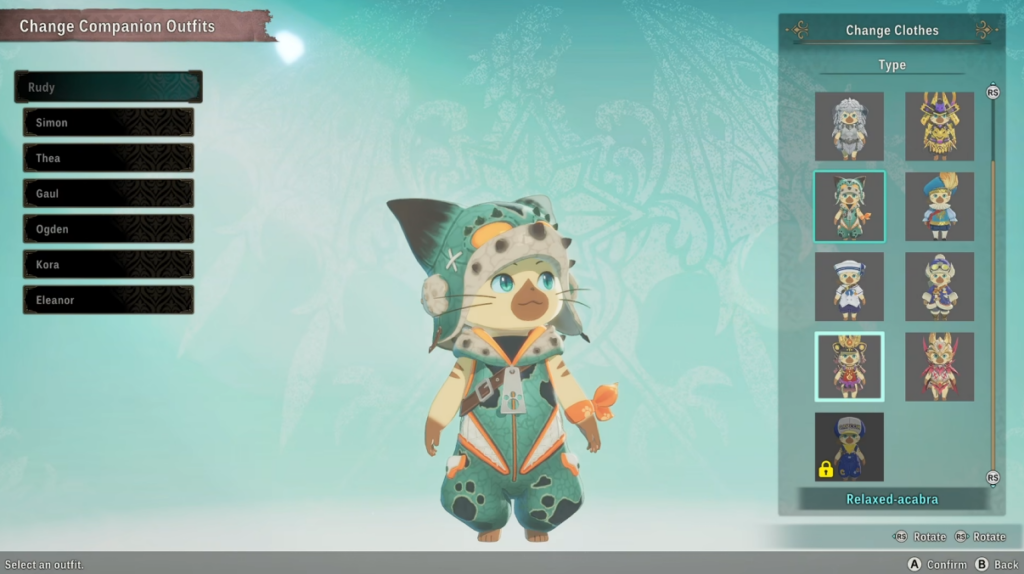Select the golden samurai armor outfit
Screen dimensions: 1024x574
(939, 127)
